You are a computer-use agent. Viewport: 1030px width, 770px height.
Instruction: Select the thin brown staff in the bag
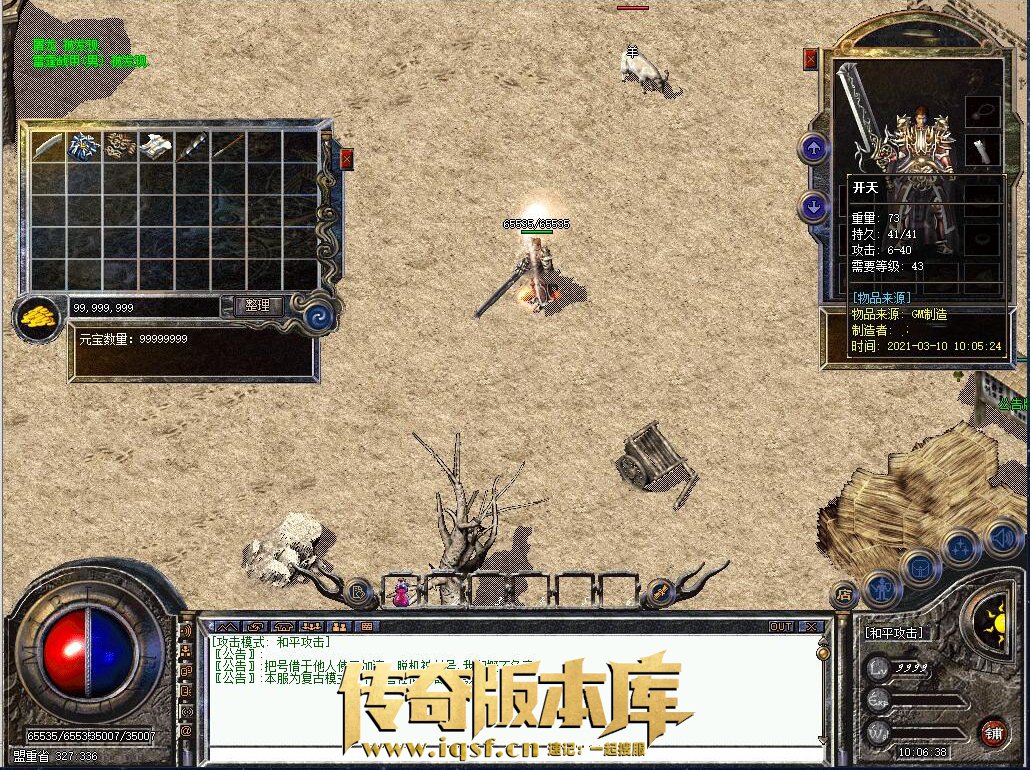pyautogui.click(x=228, y=146)
